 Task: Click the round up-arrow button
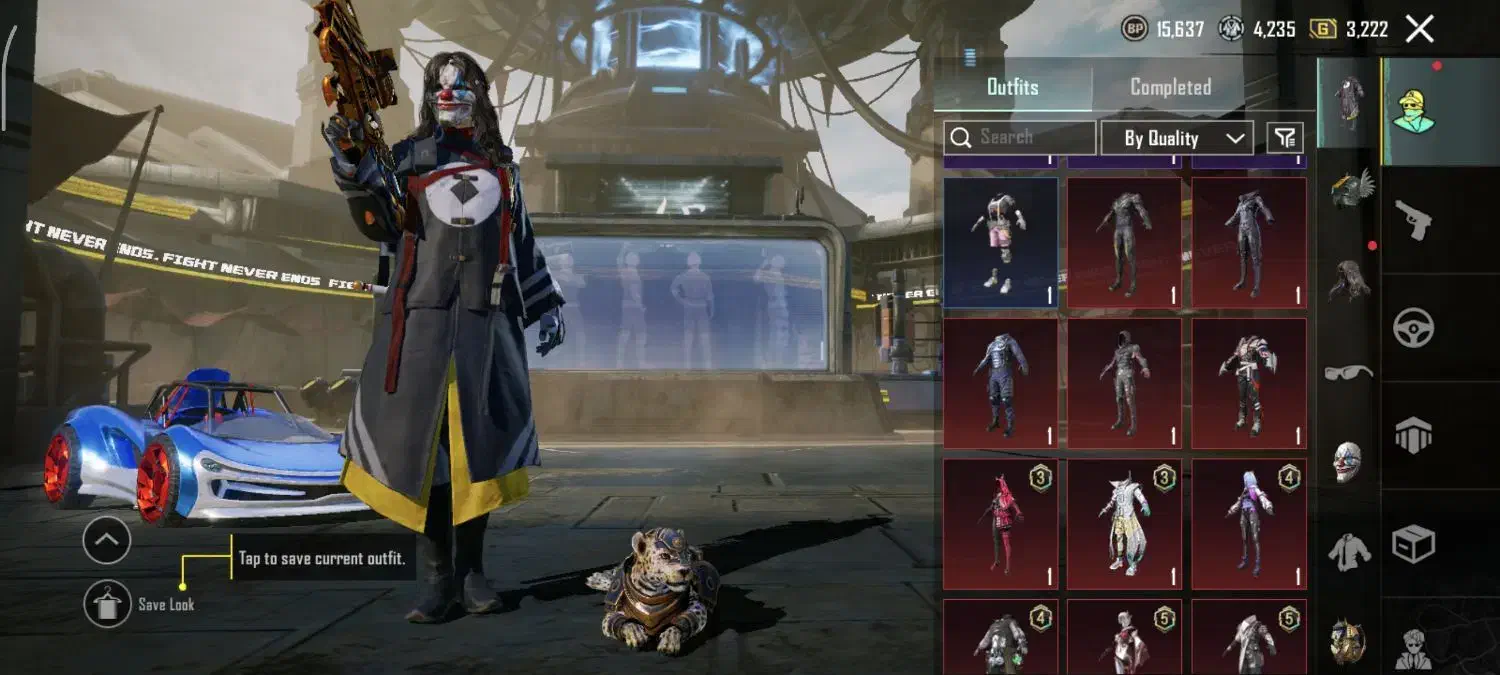107,541
